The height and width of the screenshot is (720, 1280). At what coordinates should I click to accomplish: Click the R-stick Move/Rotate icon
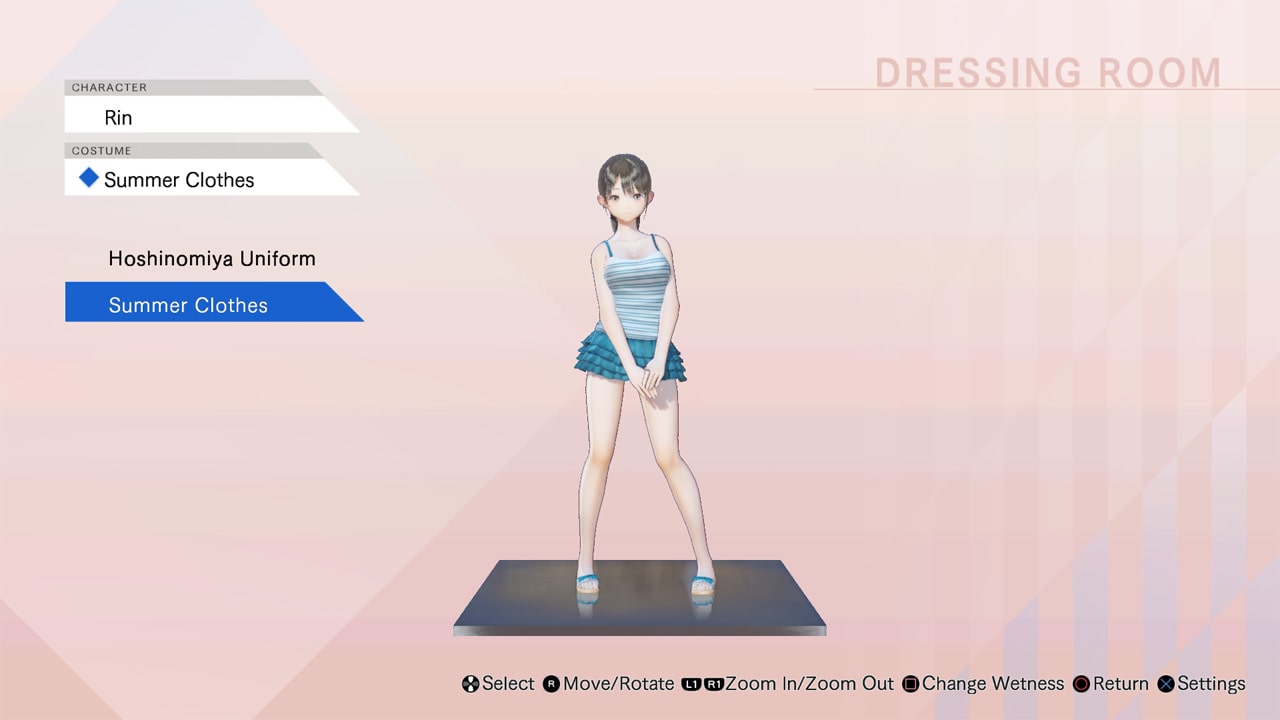[x=551, y=684]
